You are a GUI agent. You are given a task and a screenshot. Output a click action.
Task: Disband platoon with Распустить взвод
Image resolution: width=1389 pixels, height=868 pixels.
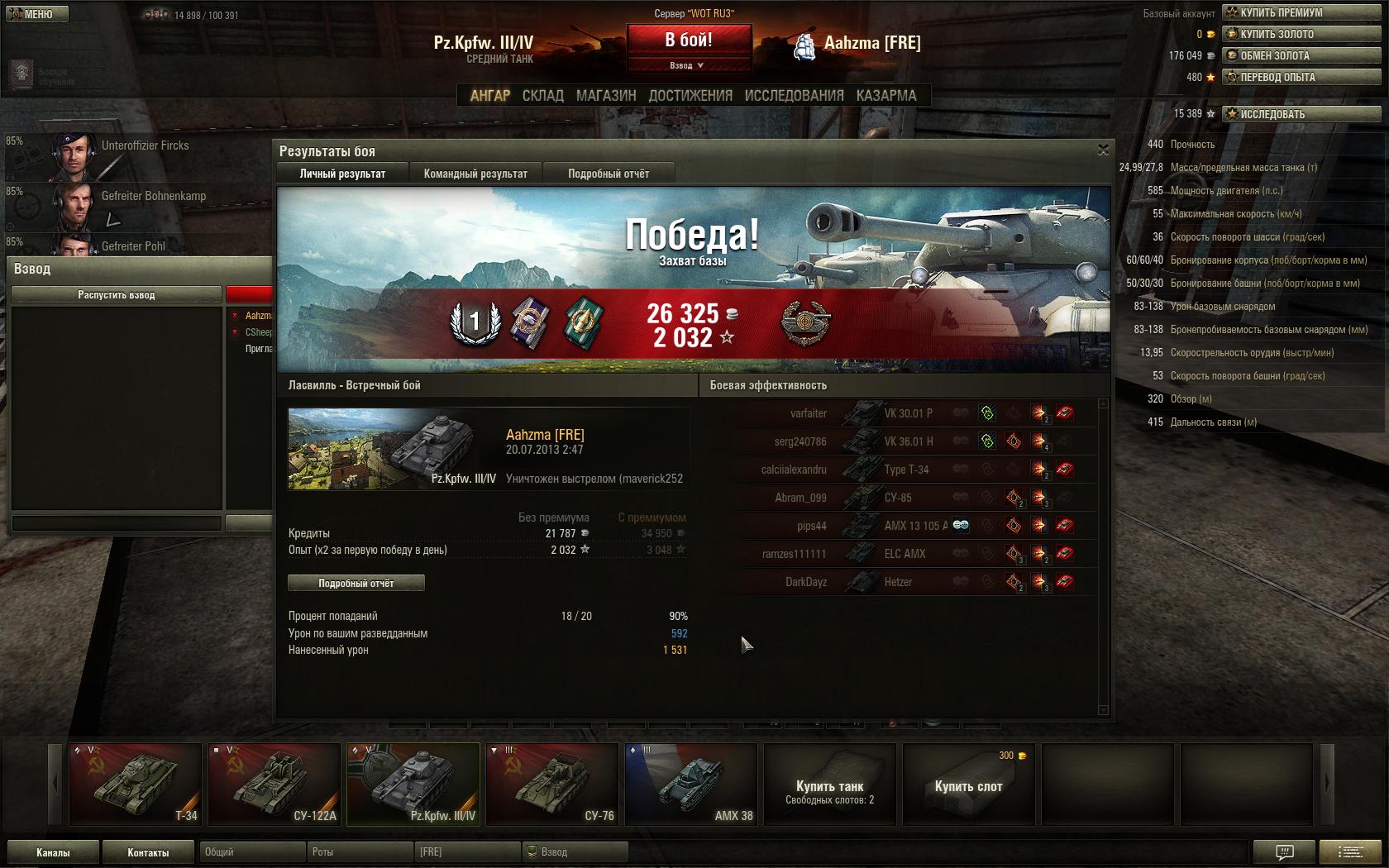click(117, 295)
